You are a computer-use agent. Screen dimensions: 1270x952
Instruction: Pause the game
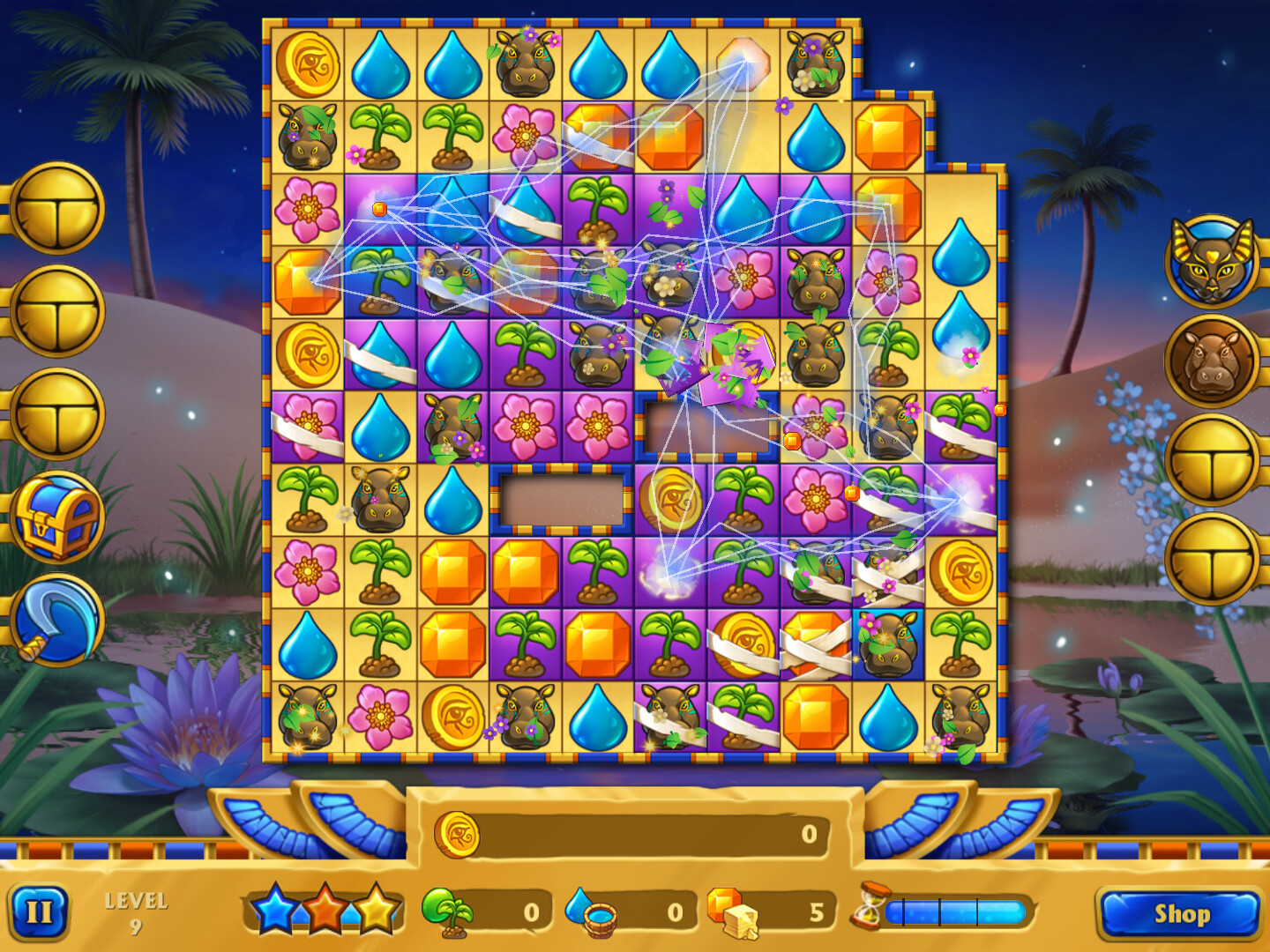39,913
